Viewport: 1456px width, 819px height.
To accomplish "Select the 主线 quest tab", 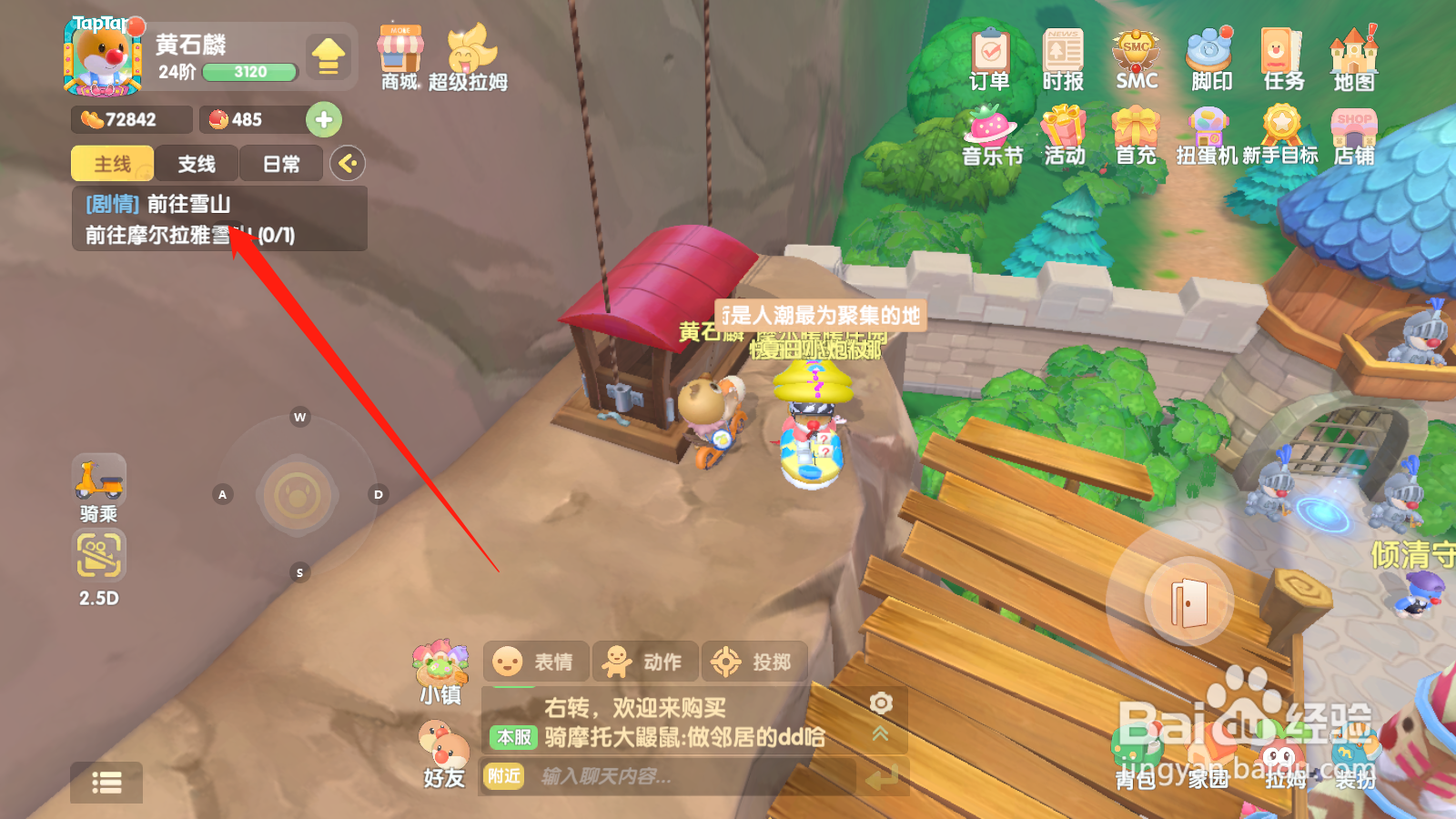I will (x=111, y=164).
